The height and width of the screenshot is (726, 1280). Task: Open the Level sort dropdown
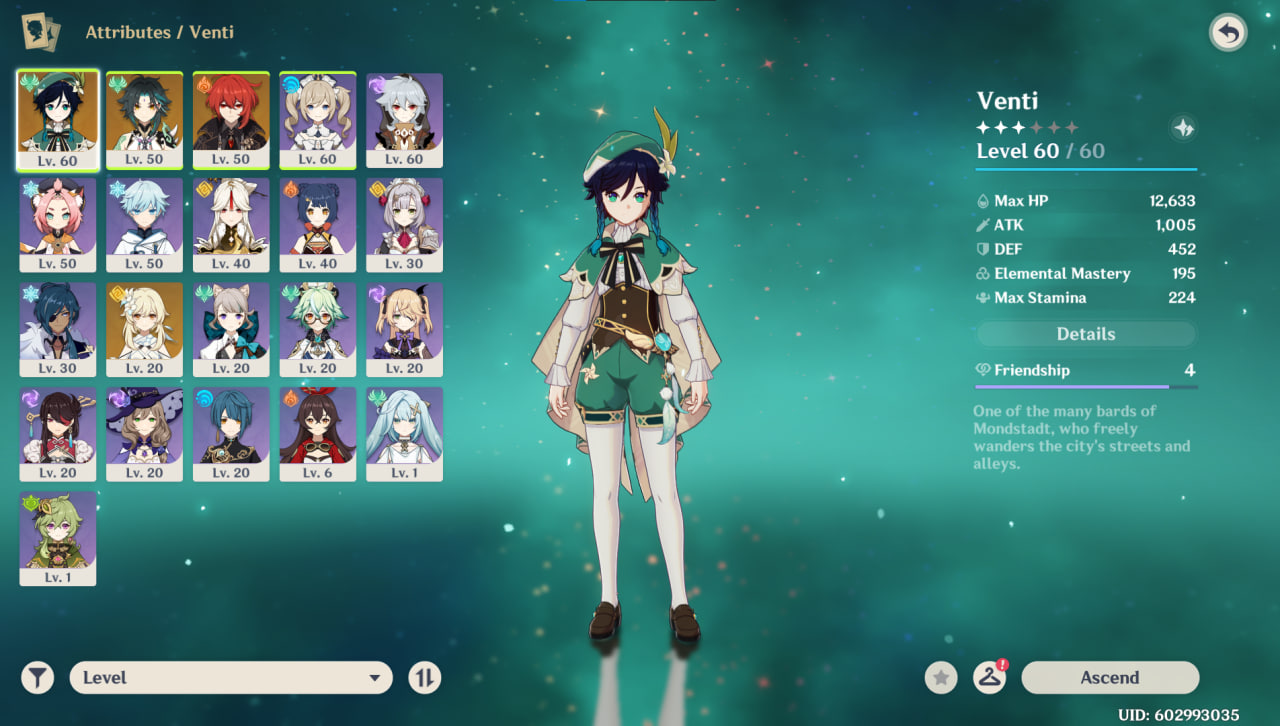click(x=230, y=677)
